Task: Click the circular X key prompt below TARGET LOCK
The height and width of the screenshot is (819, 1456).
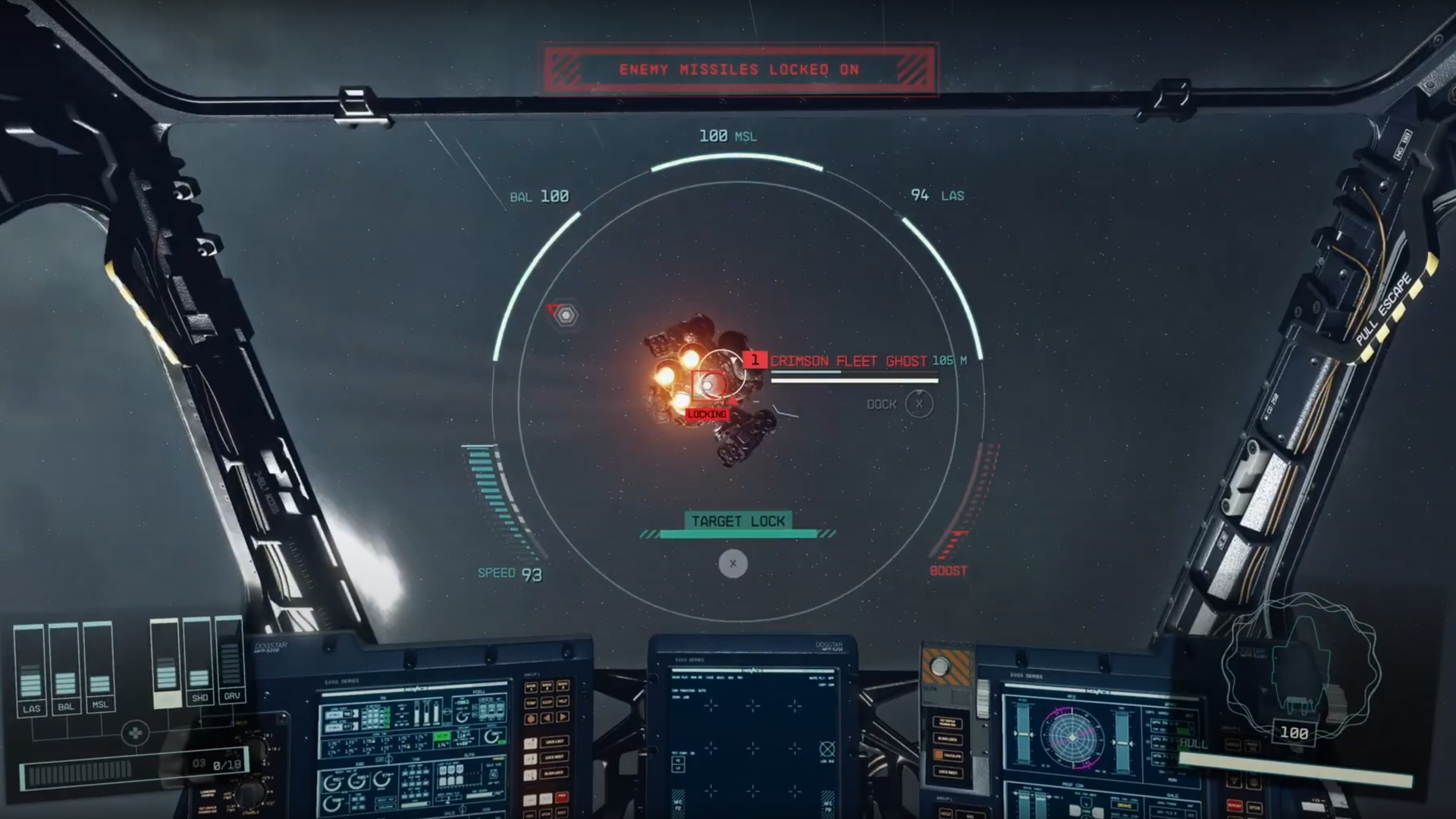Action: pyautogui.click(x=733, y=563)
